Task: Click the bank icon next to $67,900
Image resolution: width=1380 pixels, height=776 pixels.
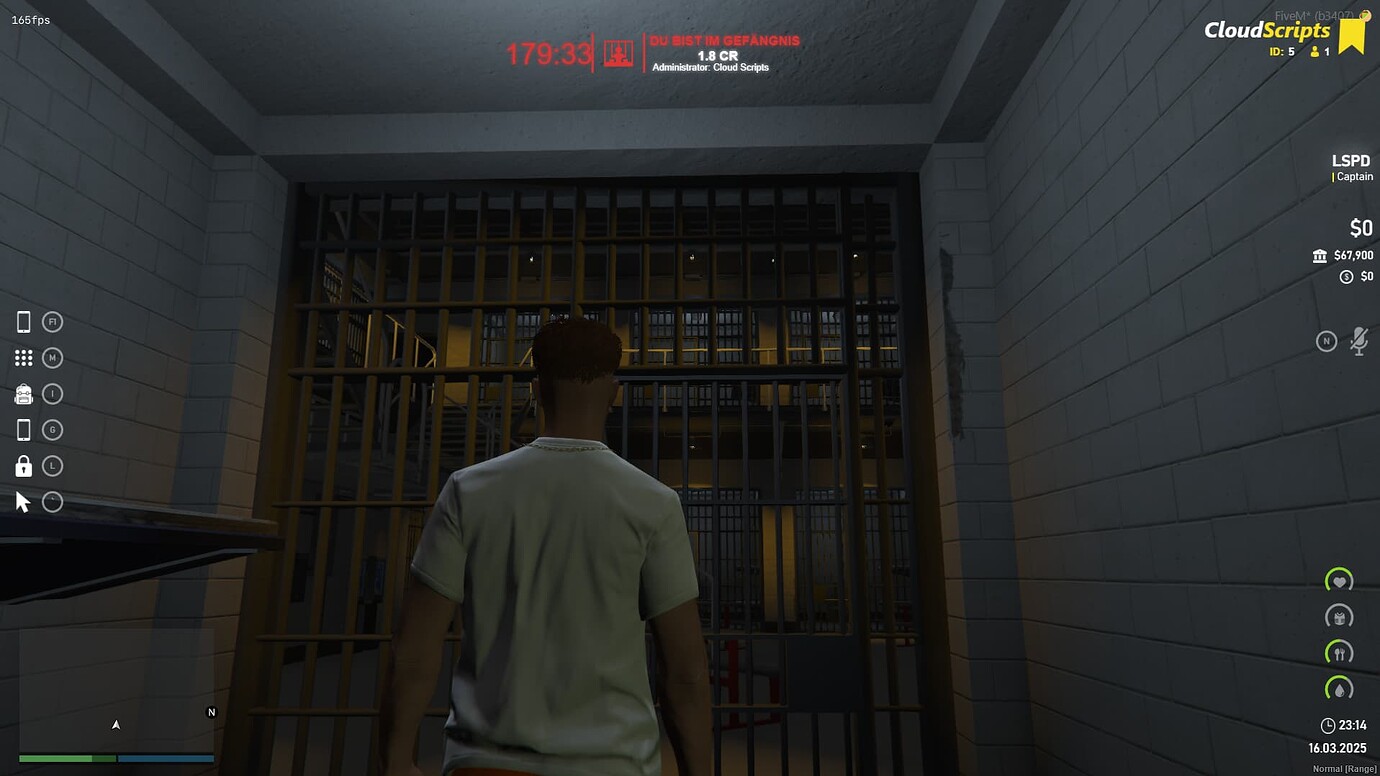Action: click(1320, 255)
